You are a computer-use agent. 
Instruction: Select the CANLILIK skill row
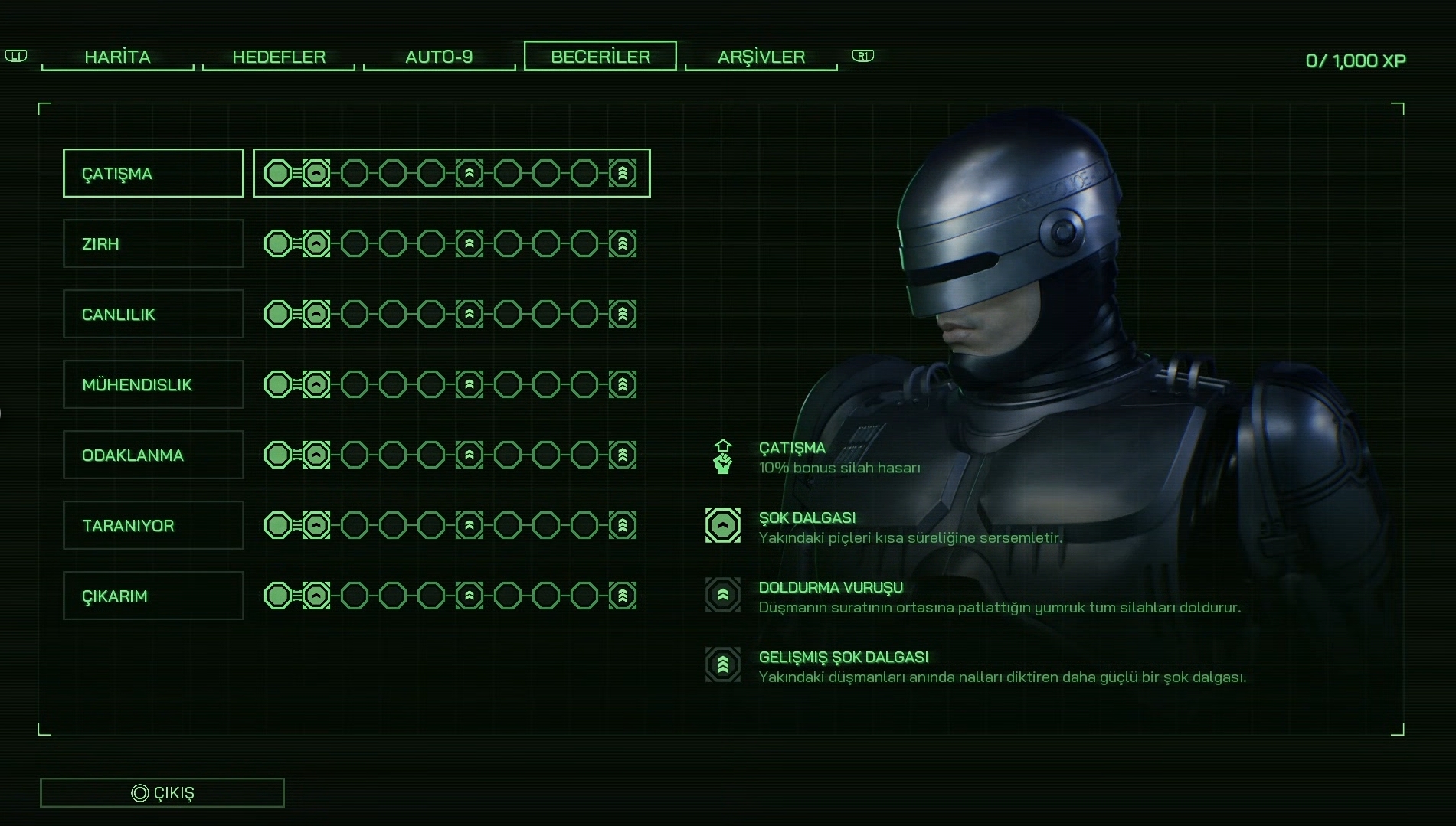pyautogui.click(x=153, y=314)
